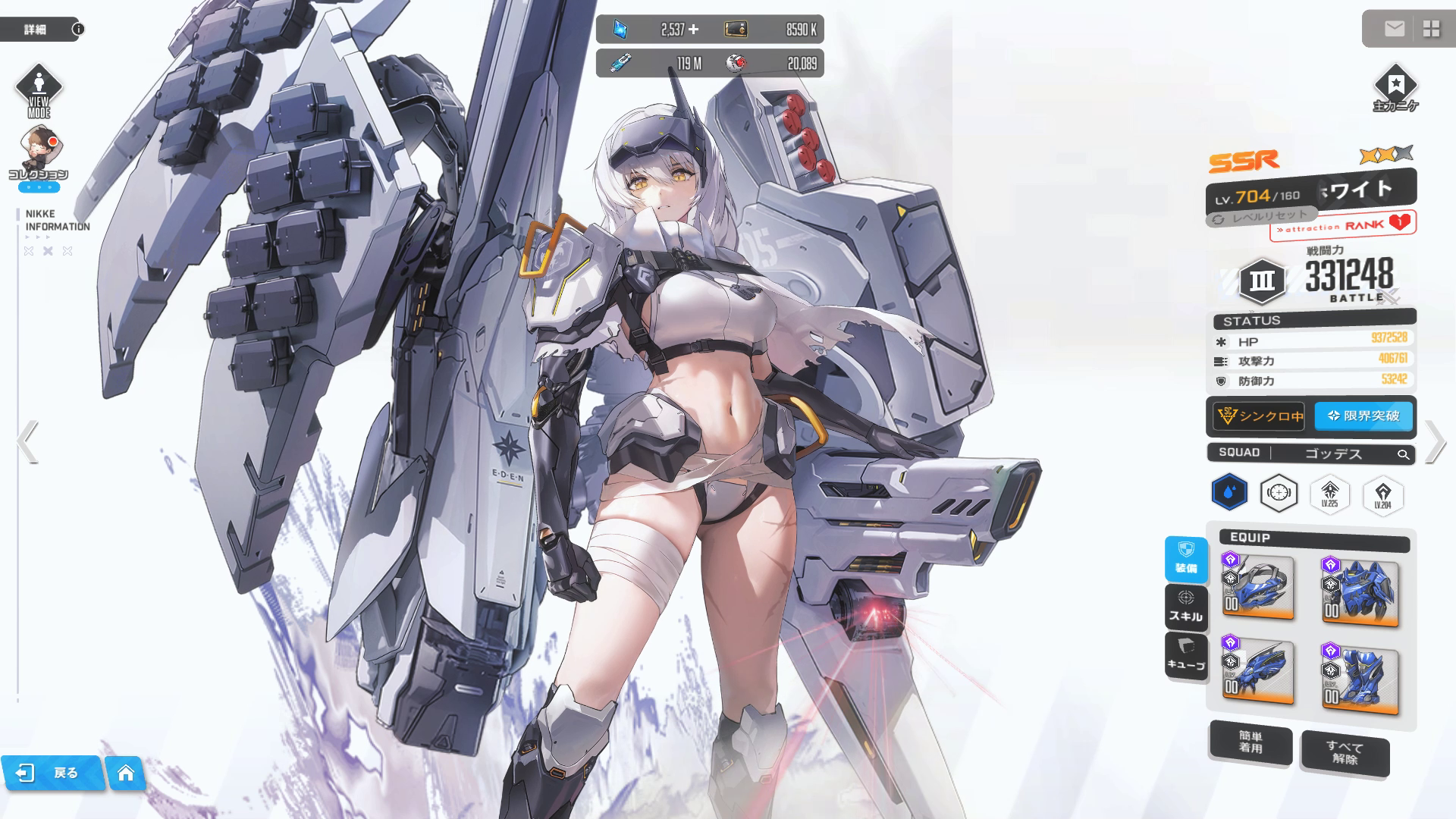
Task: Show the next character with right arrow
Action: click(1434, 441)
